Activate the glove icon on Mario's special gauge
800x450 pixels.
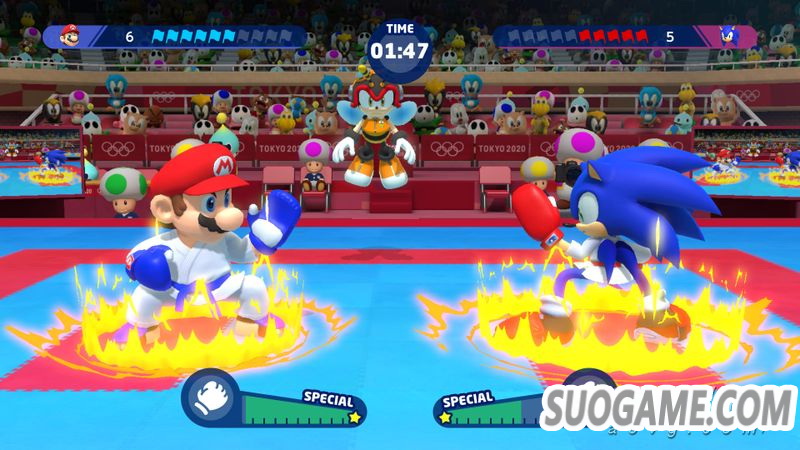pyautogui.click(x=209, y=398)
